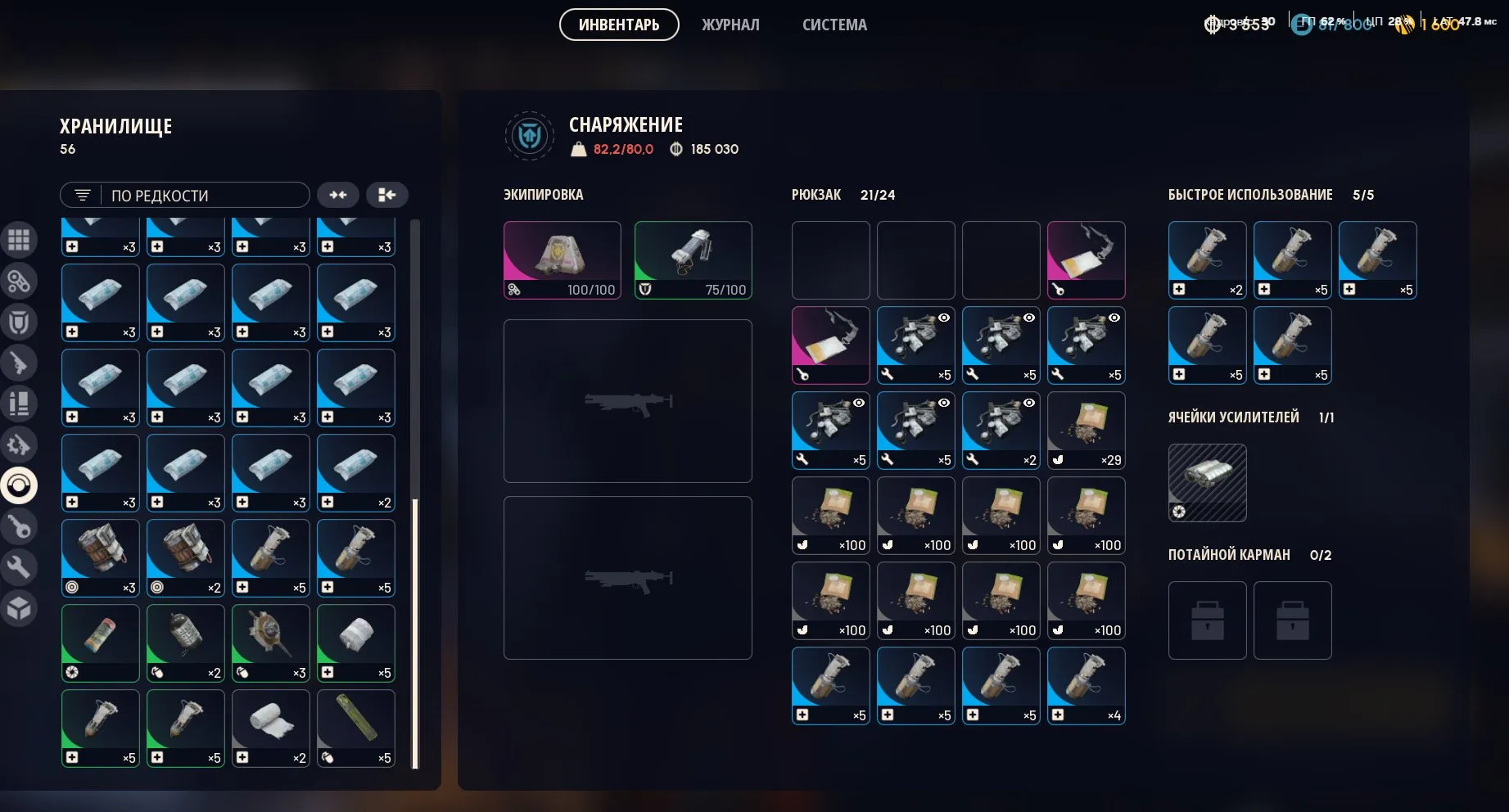Viewport: 1509px width, 812px height.
Task: Click the first locked ПОТАЙНОЙ КАРМАН slot
Action: point(1207,620)
